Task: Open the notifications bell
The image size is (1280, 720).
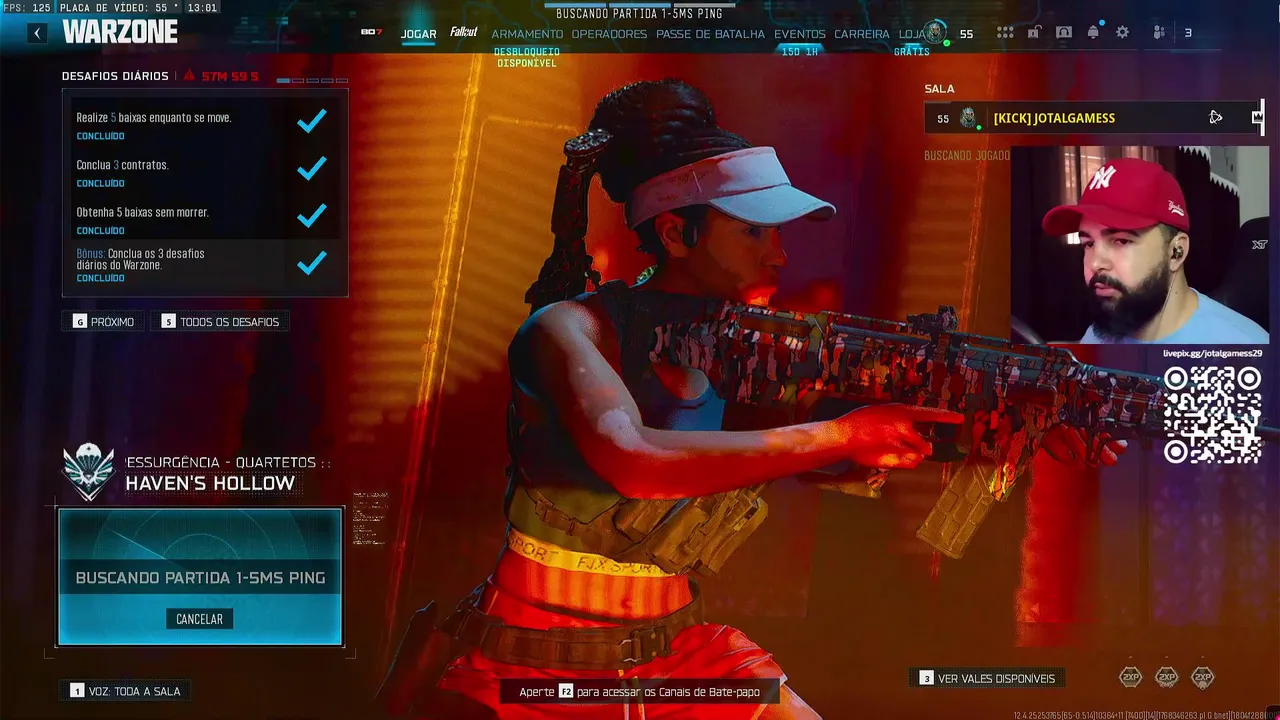Action: click(1093, 33)
